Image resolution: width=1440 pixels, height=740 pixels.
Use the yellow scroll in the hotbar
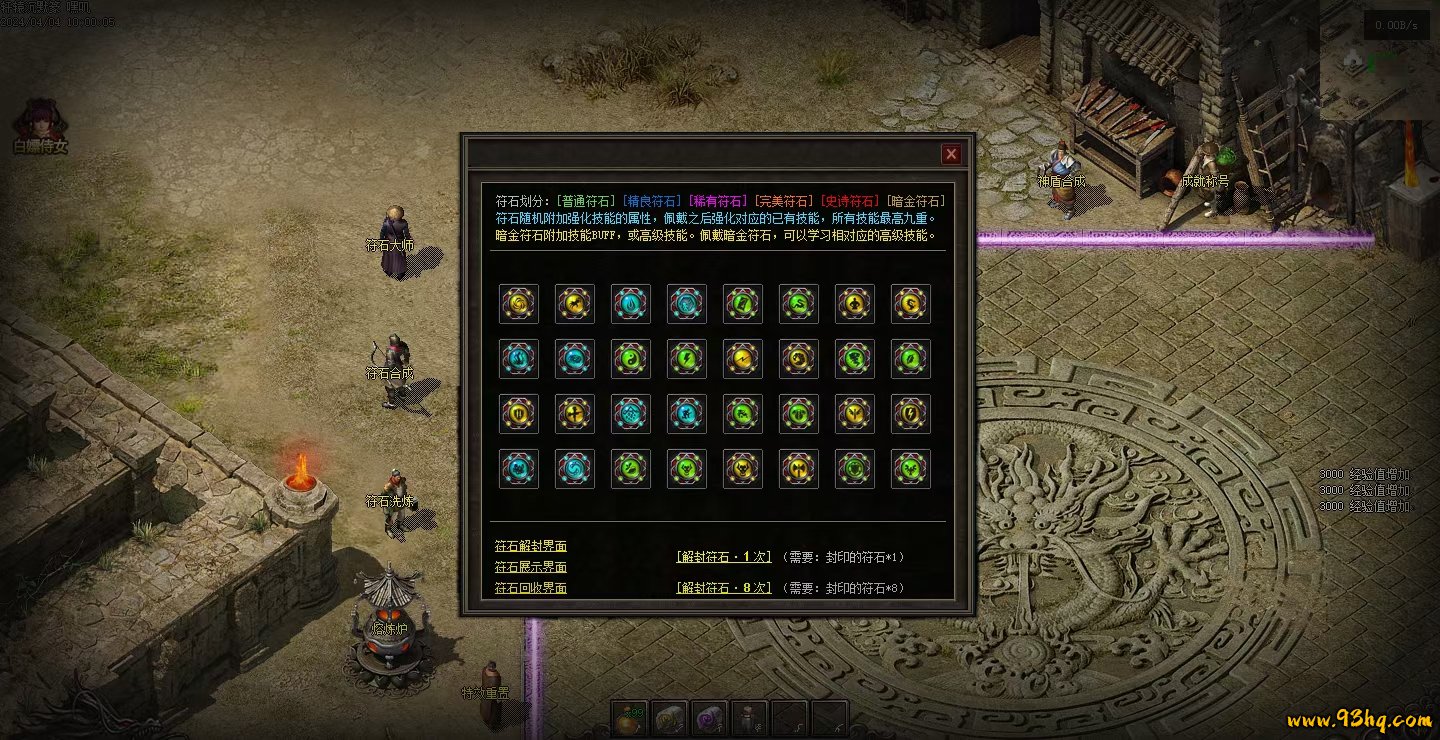point(670,718)
